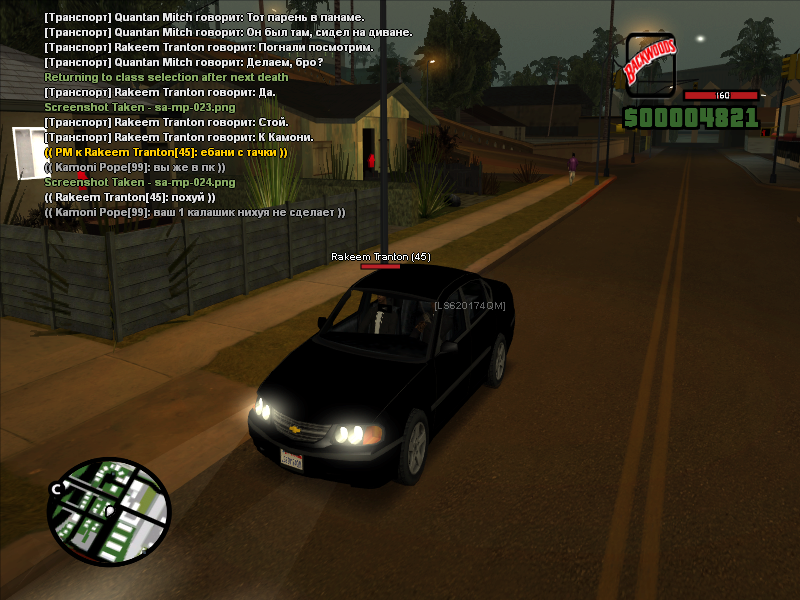Image resolution: width=800 pixels, height=600 pixels.
Task: Click the Rakeem Tranton (45) player nametag
Action: pos(381,257)
